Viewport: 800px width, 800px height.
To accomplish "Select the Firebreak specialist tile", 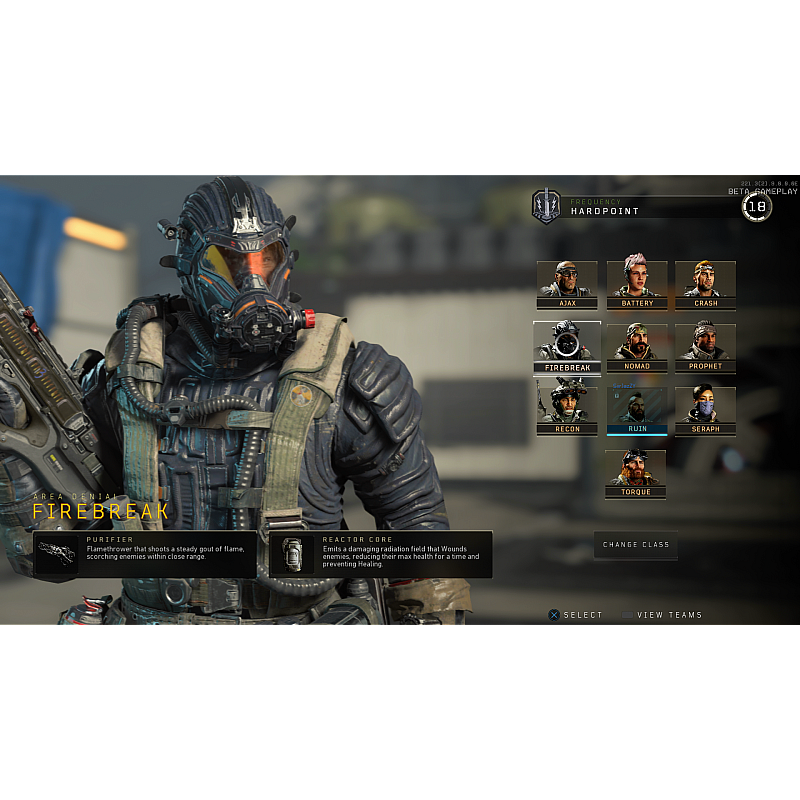I will click(x=567, y=347).
